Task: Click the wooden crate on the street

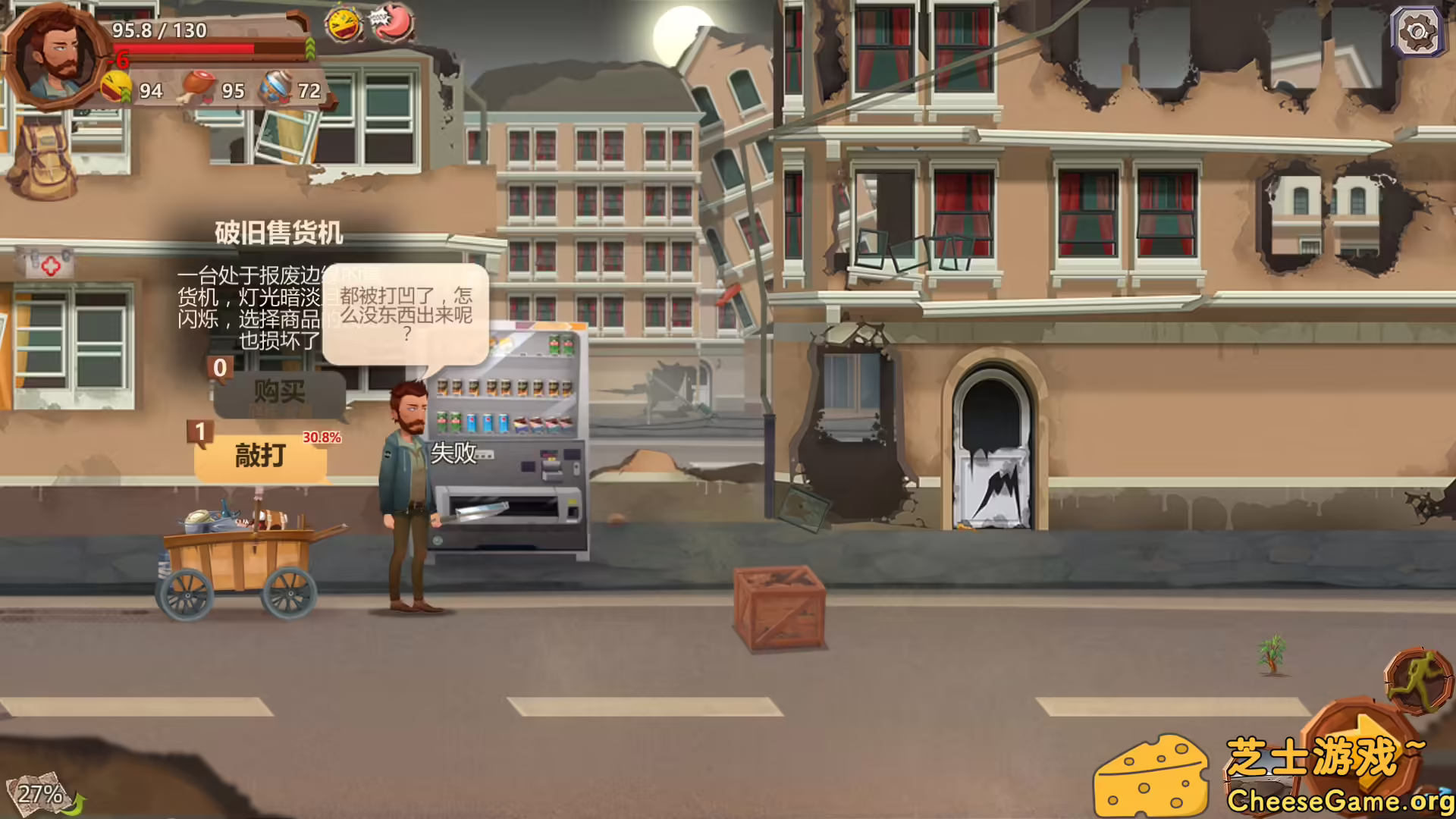Action: click(x=777, y=607)
